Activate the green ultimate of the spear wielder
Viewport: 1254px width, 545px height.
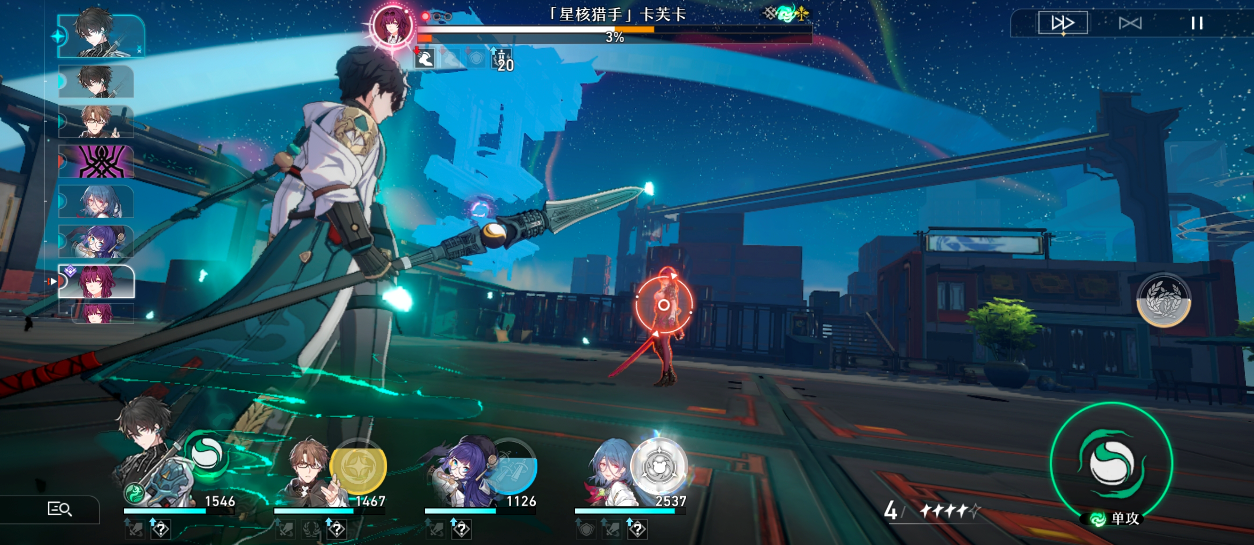pos(206,457)
